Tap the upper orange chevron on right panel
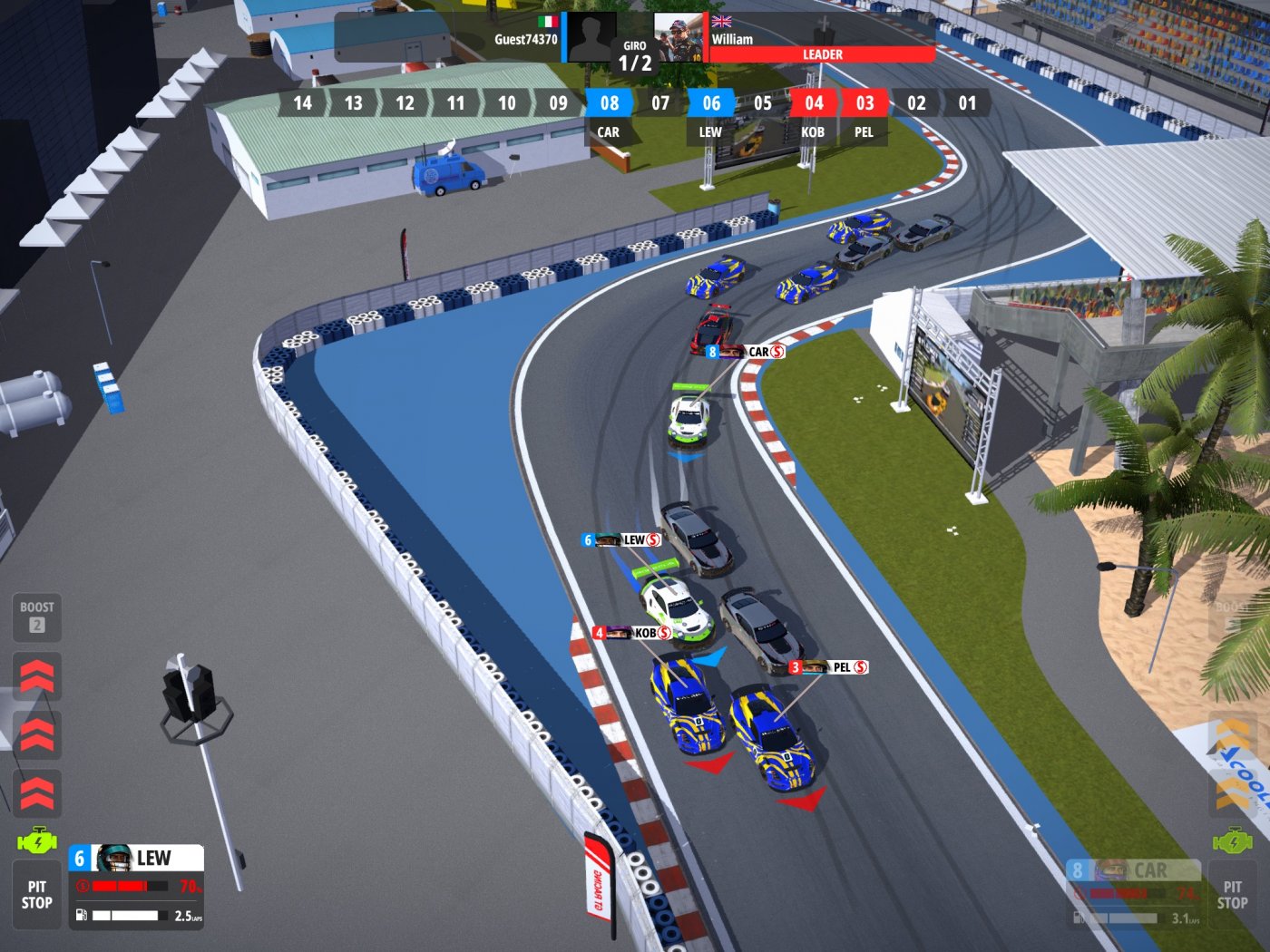This screenshot has height=952, width=1270. coord(1231,731)
